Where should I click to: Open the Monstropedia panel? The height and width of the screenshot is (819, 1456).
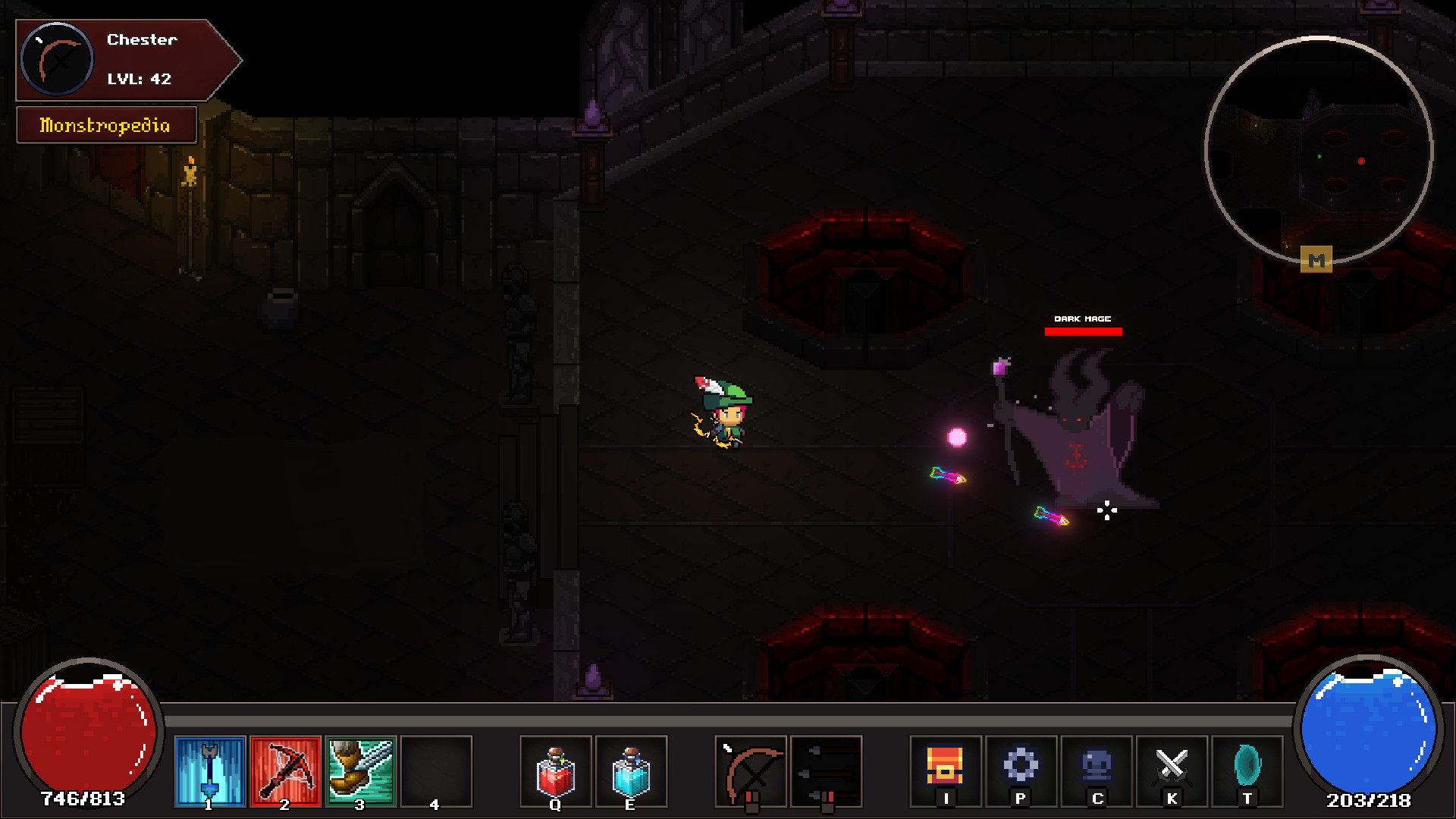coord(106,125)
